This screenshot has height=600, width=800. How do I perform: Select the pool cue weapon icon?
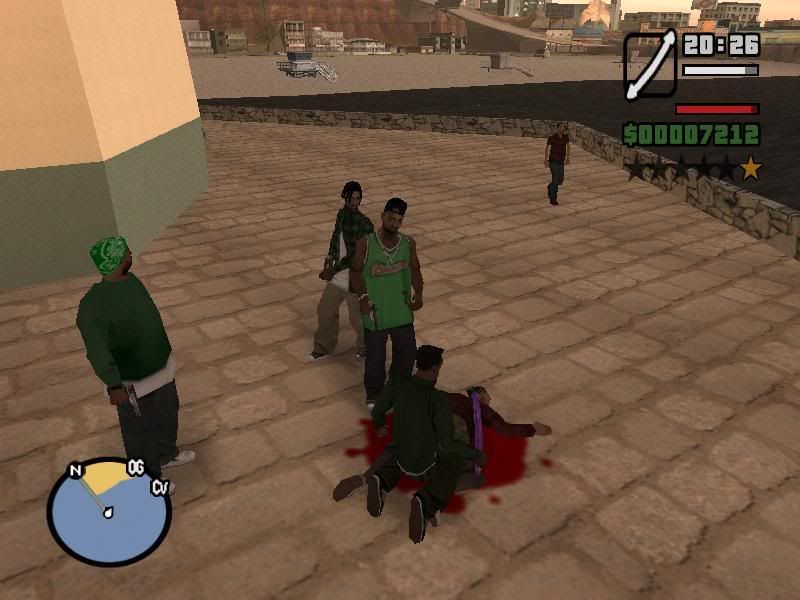pyautogui.click(x=650, y=66)
